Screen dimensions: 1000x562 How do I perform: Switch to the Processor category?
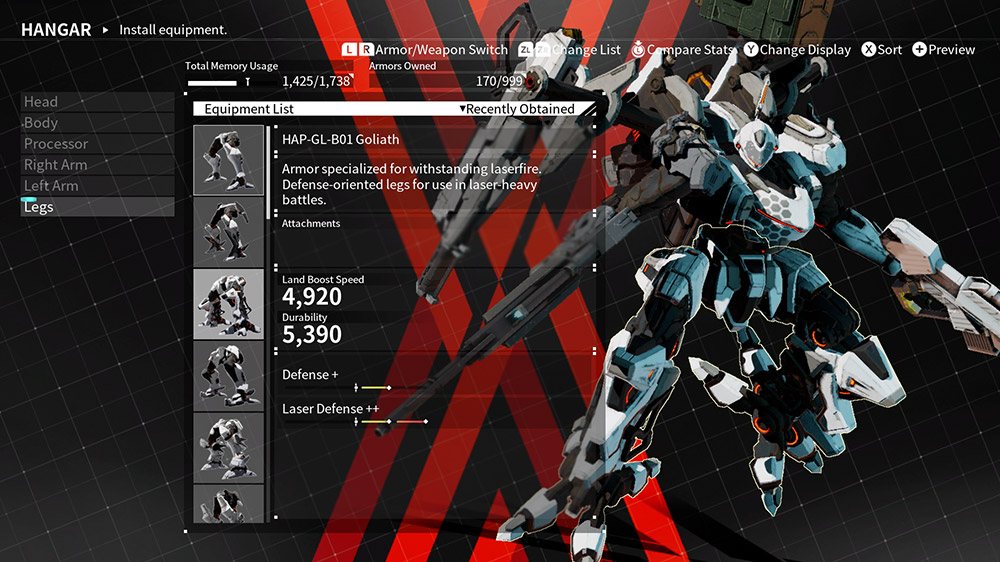pos(97,144)
